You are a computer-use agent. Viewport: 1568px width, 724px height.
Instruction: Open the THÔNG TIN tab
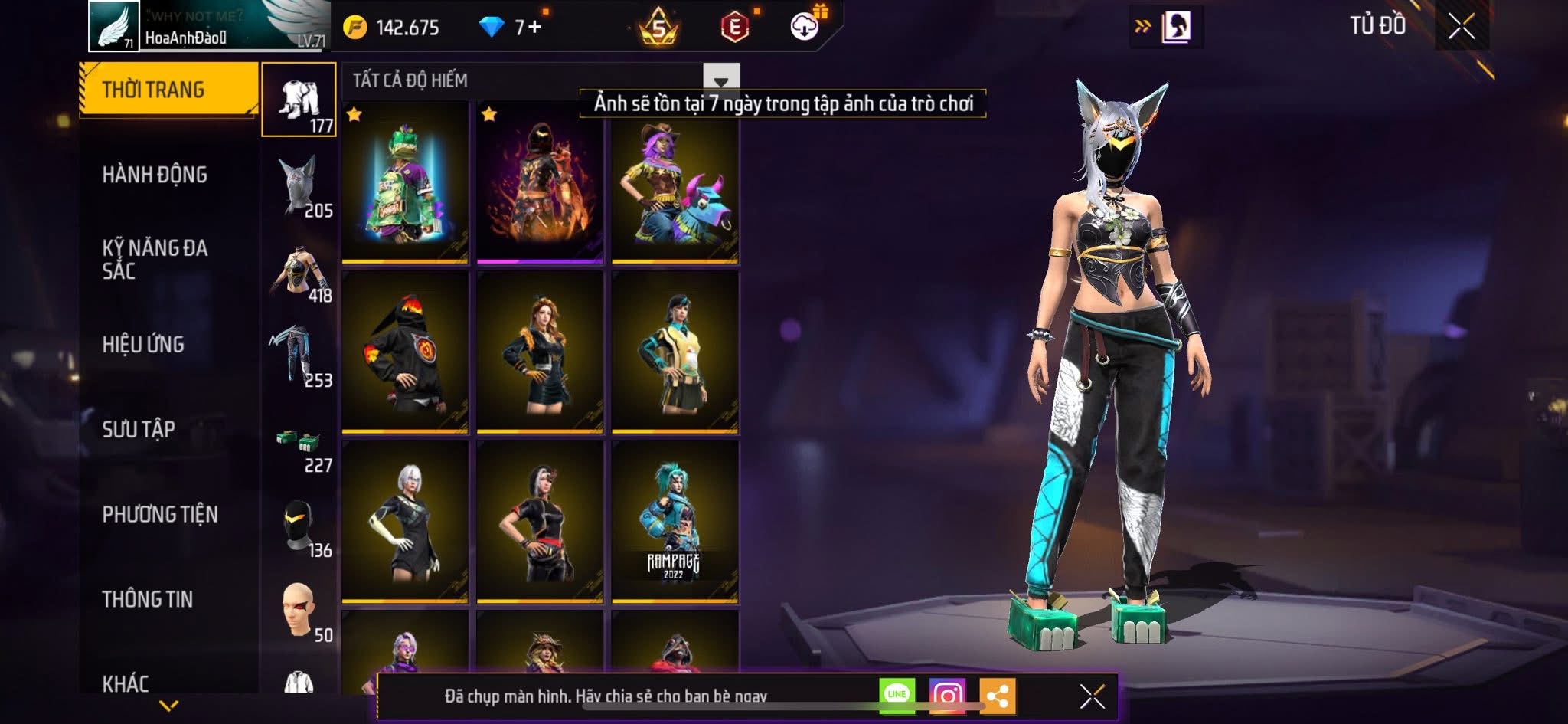(148, 599)
